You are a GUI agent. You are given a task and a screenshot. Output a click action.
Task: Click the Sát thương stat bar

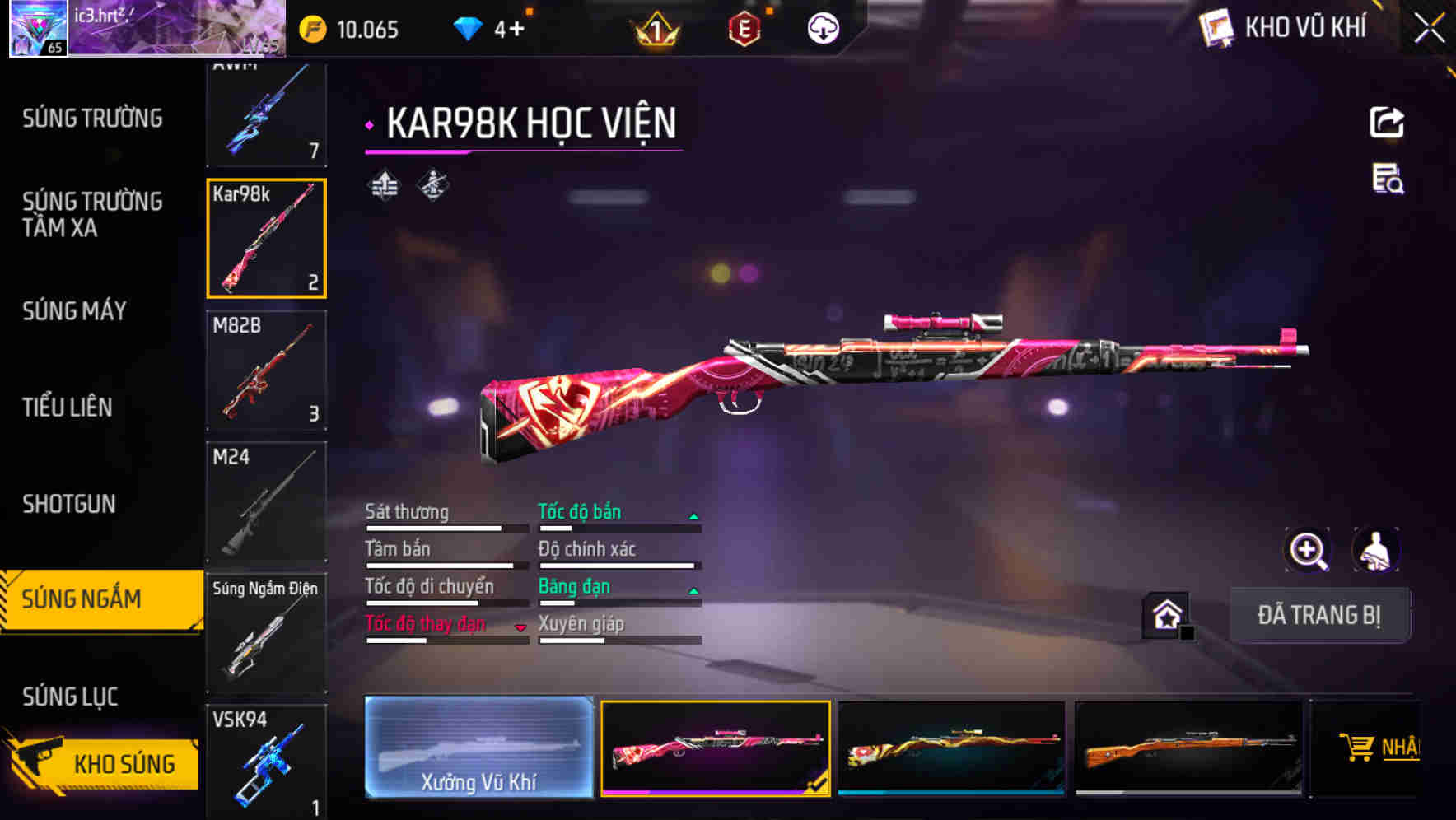(x=445, y=527)
